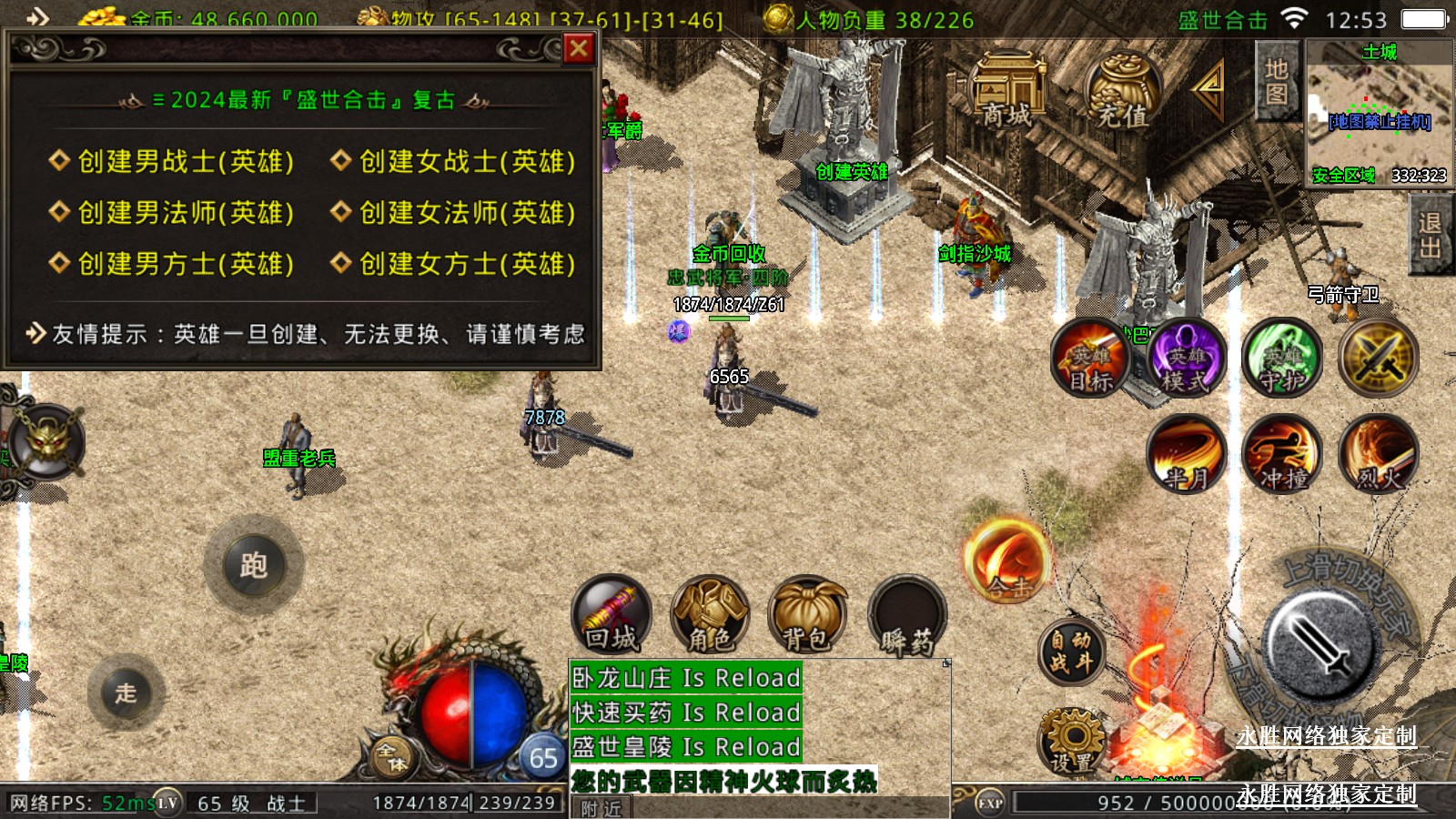
Task: Open the 地图 map button
Action: point(1276,82)
